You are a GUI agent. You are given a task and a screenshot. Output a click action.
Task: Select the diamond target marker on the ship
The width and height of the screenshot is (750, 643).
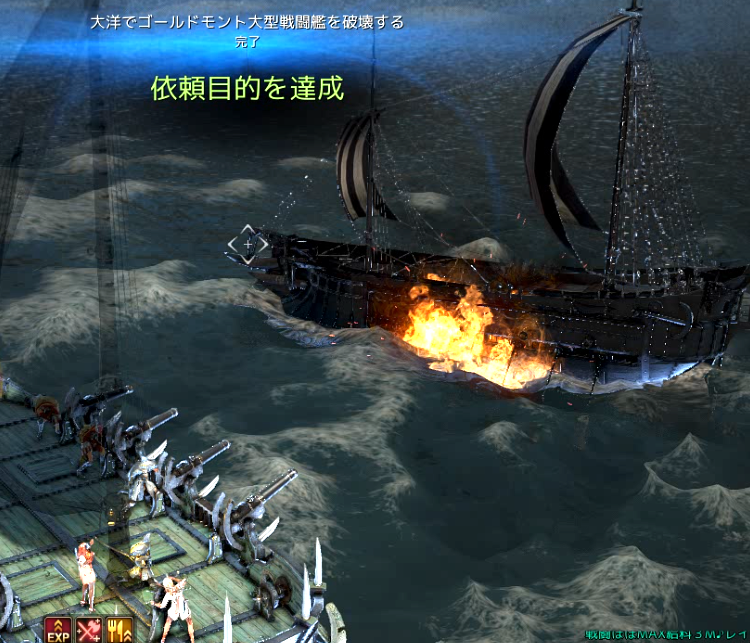247,244
